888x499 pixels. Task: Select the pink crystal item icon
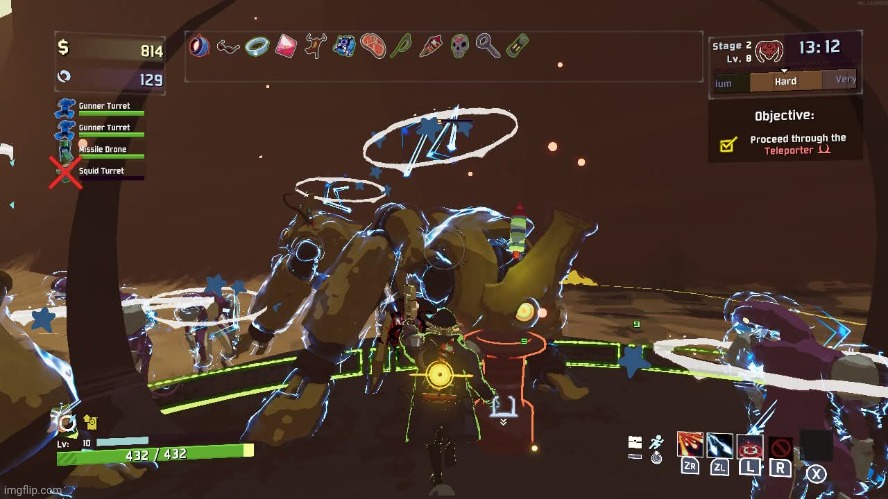tap(286, 46)
